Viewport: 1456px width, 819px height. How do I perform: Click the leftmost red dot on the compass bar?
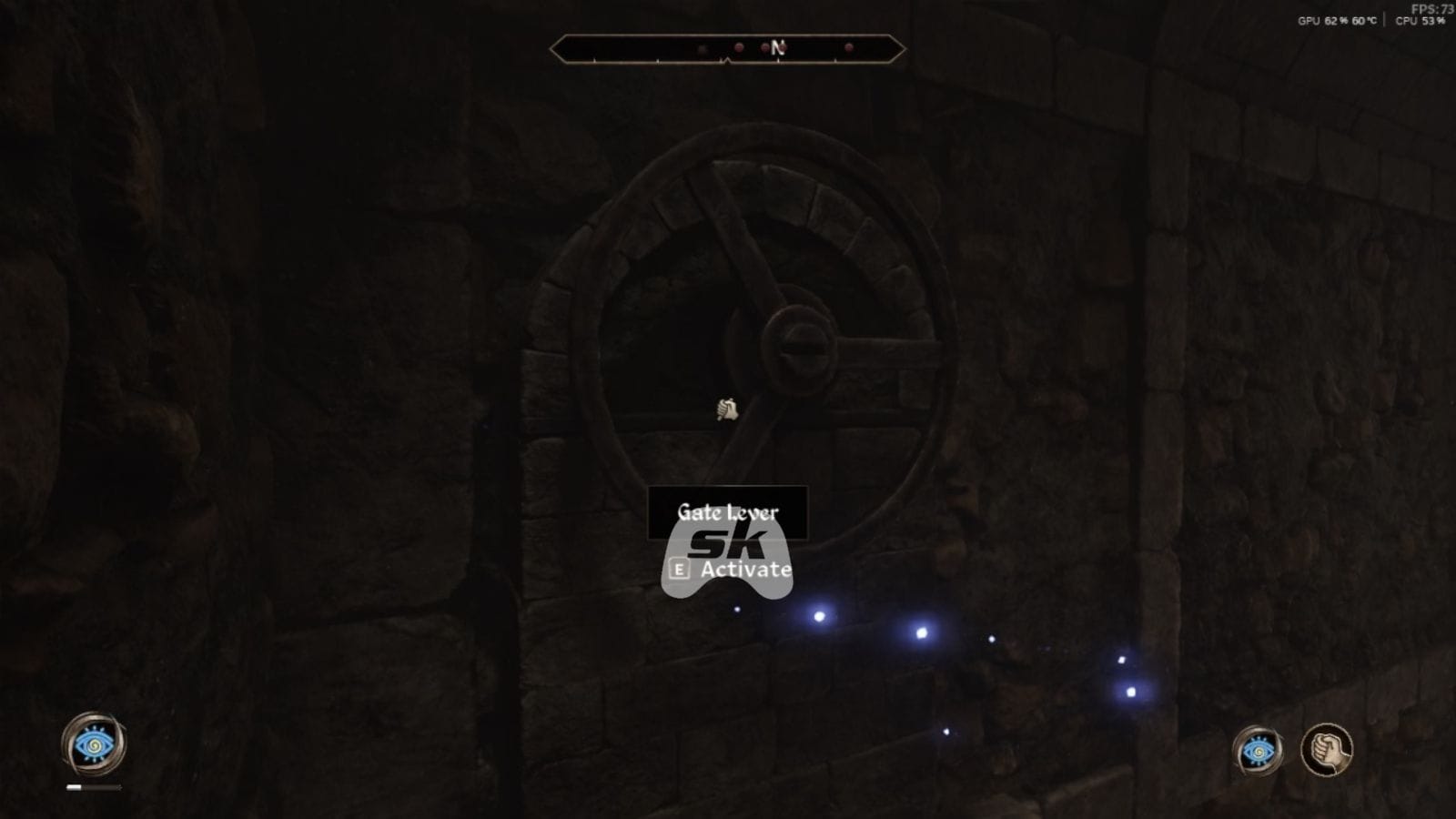pyautogui.click(x=738, y=46)
